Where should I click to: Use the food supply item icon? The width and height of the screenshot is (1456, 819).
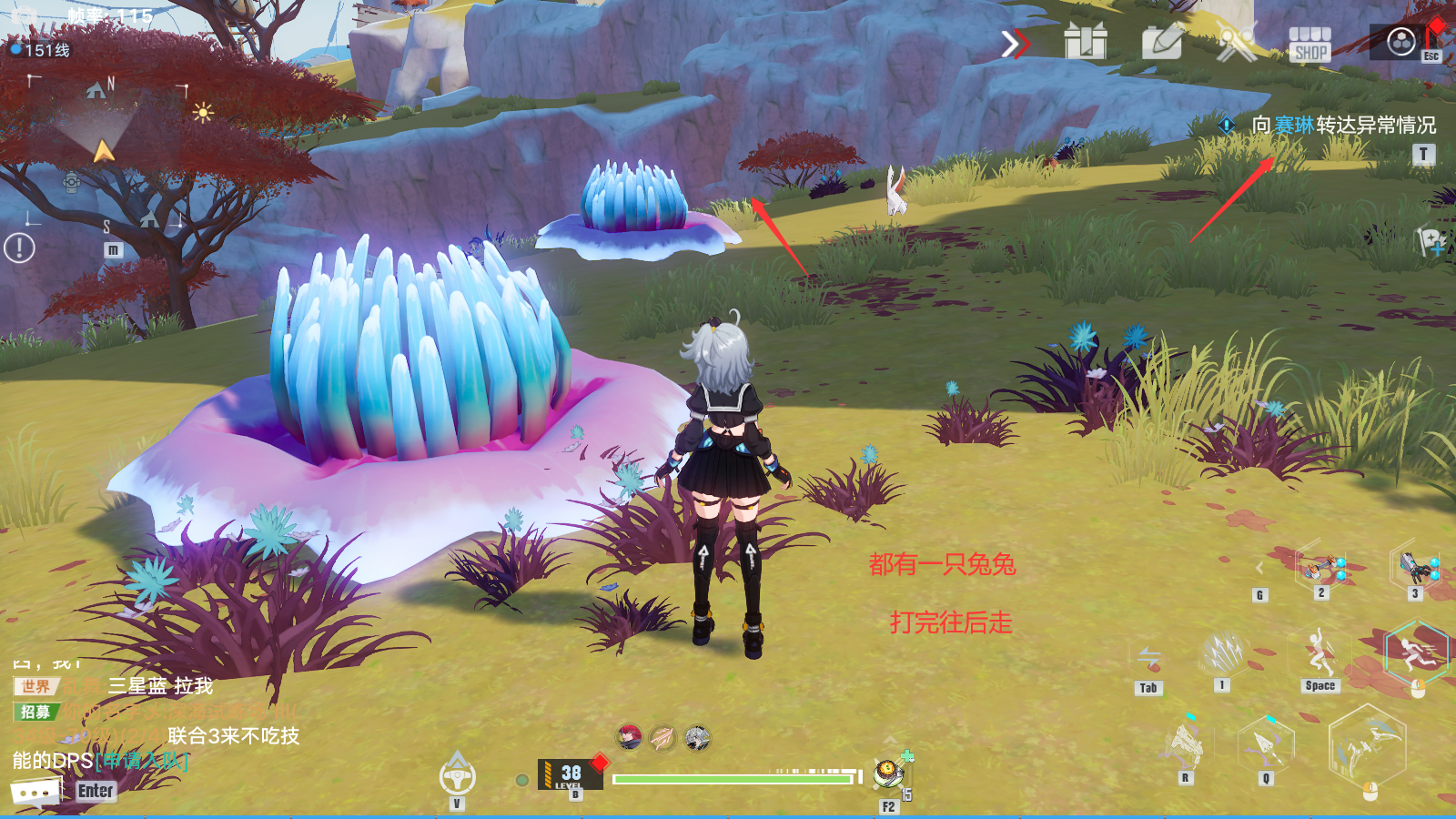pos(888,773)
